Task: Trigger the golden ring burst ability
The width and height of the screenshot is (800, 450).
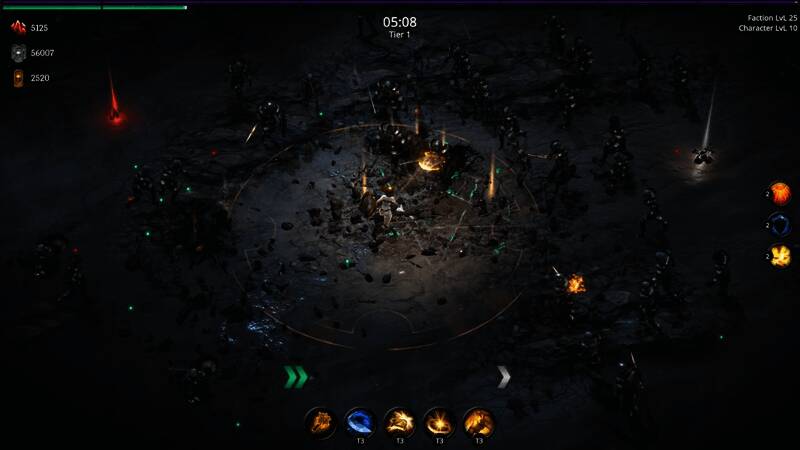Action: [438, 422]
